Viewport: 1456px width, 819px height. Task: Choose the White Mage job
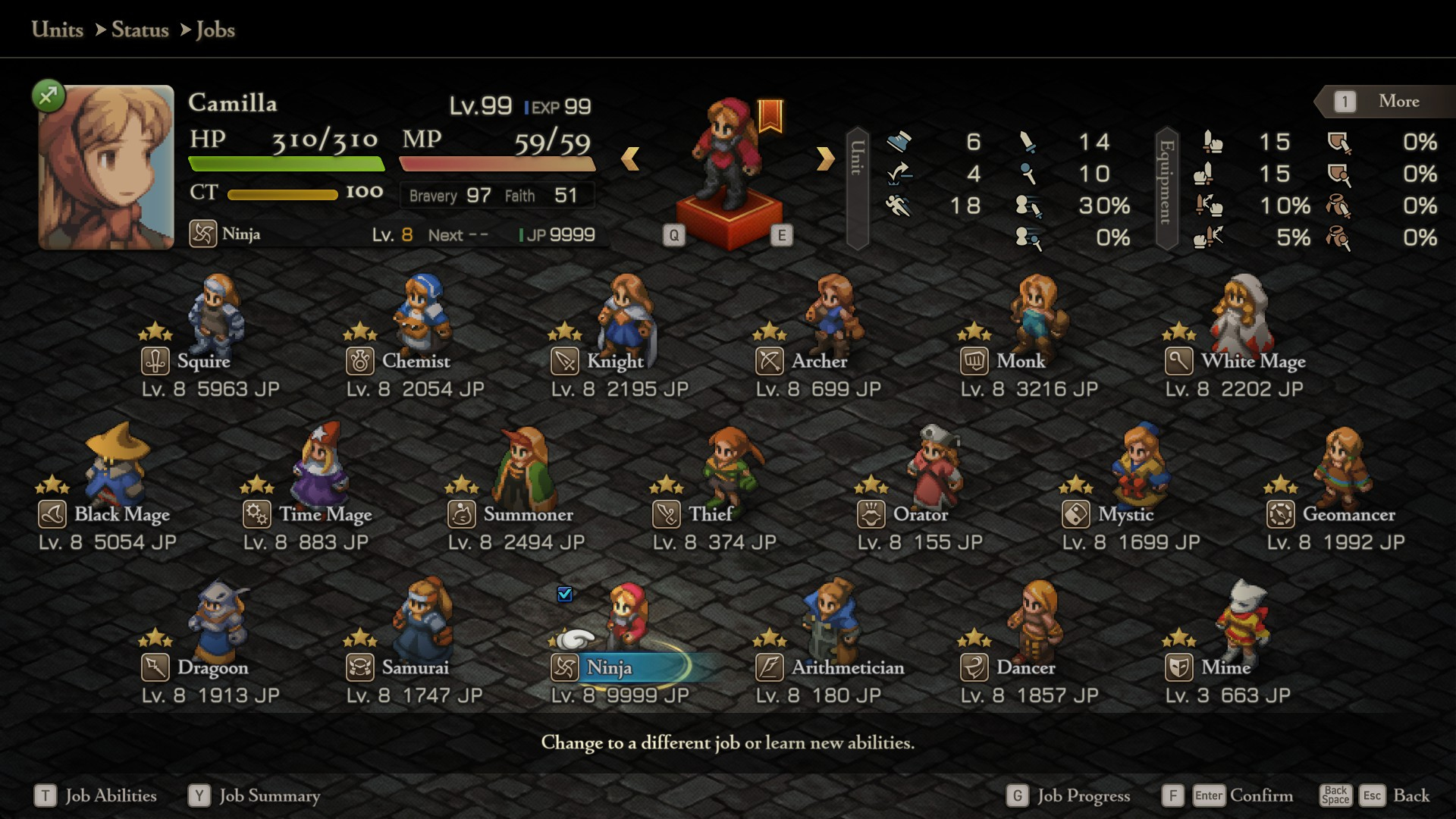coord(1253,362)
